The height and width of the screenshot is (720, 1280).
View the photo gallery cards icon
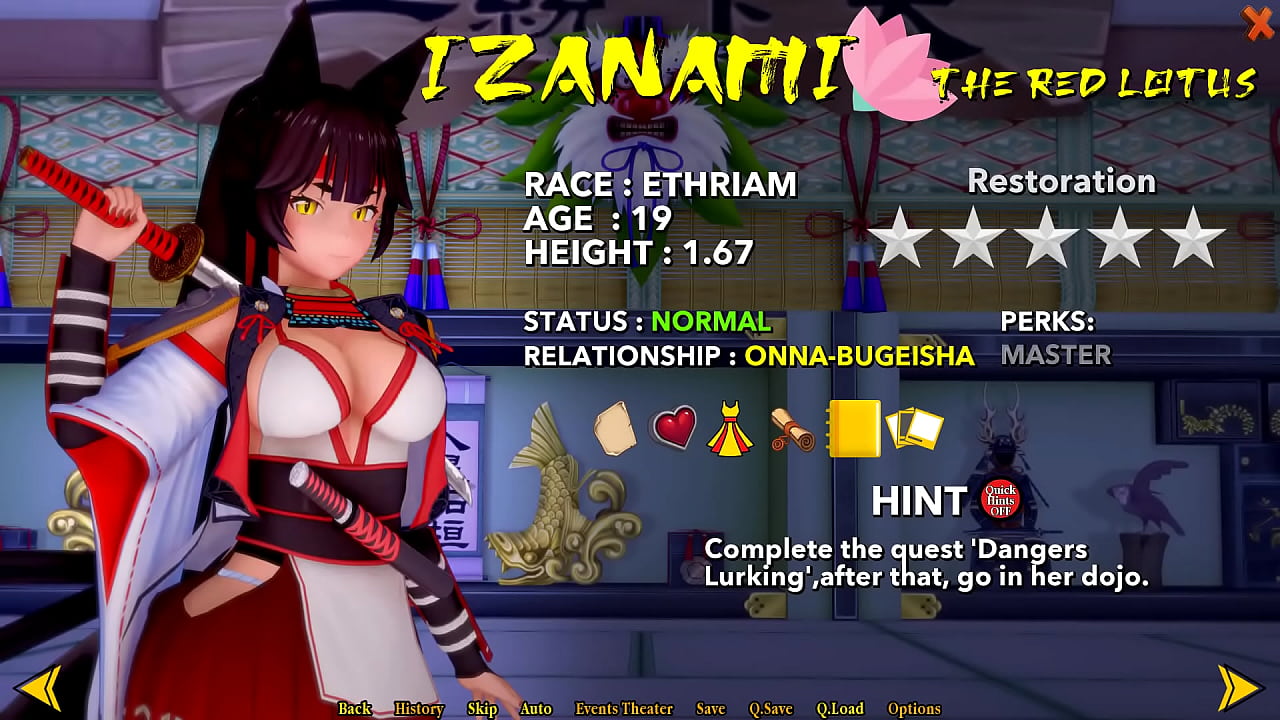[x=914, y=429]
